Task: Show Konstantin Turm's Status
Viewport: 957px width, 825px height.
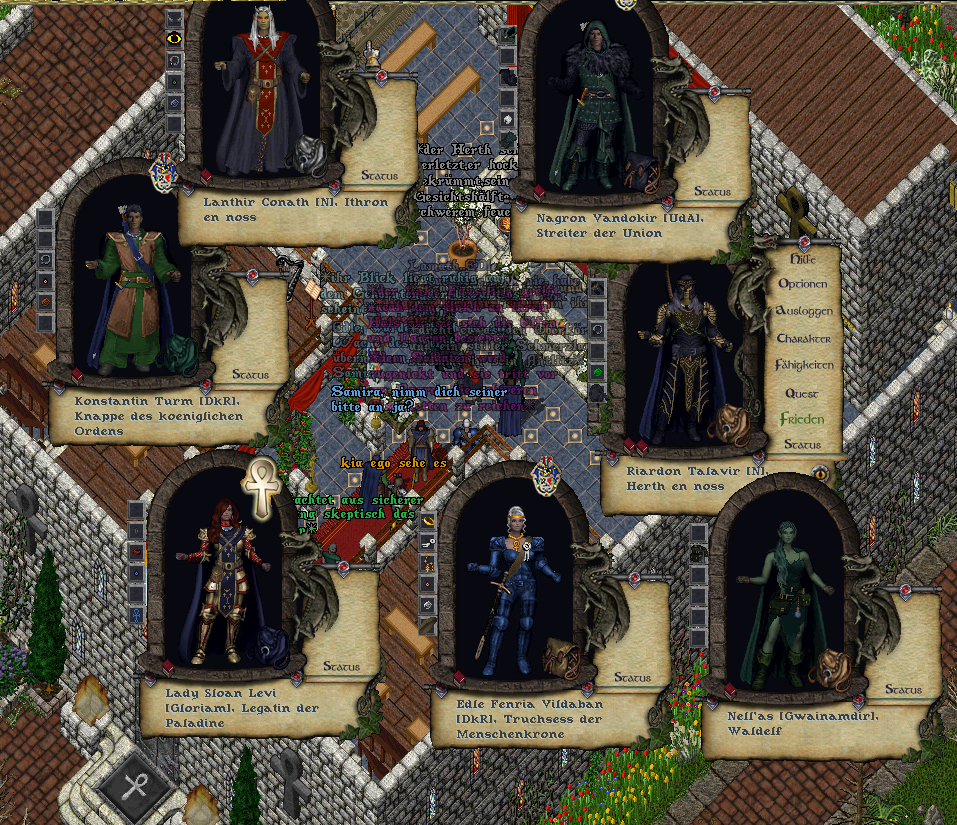Action: coord(250,375)
